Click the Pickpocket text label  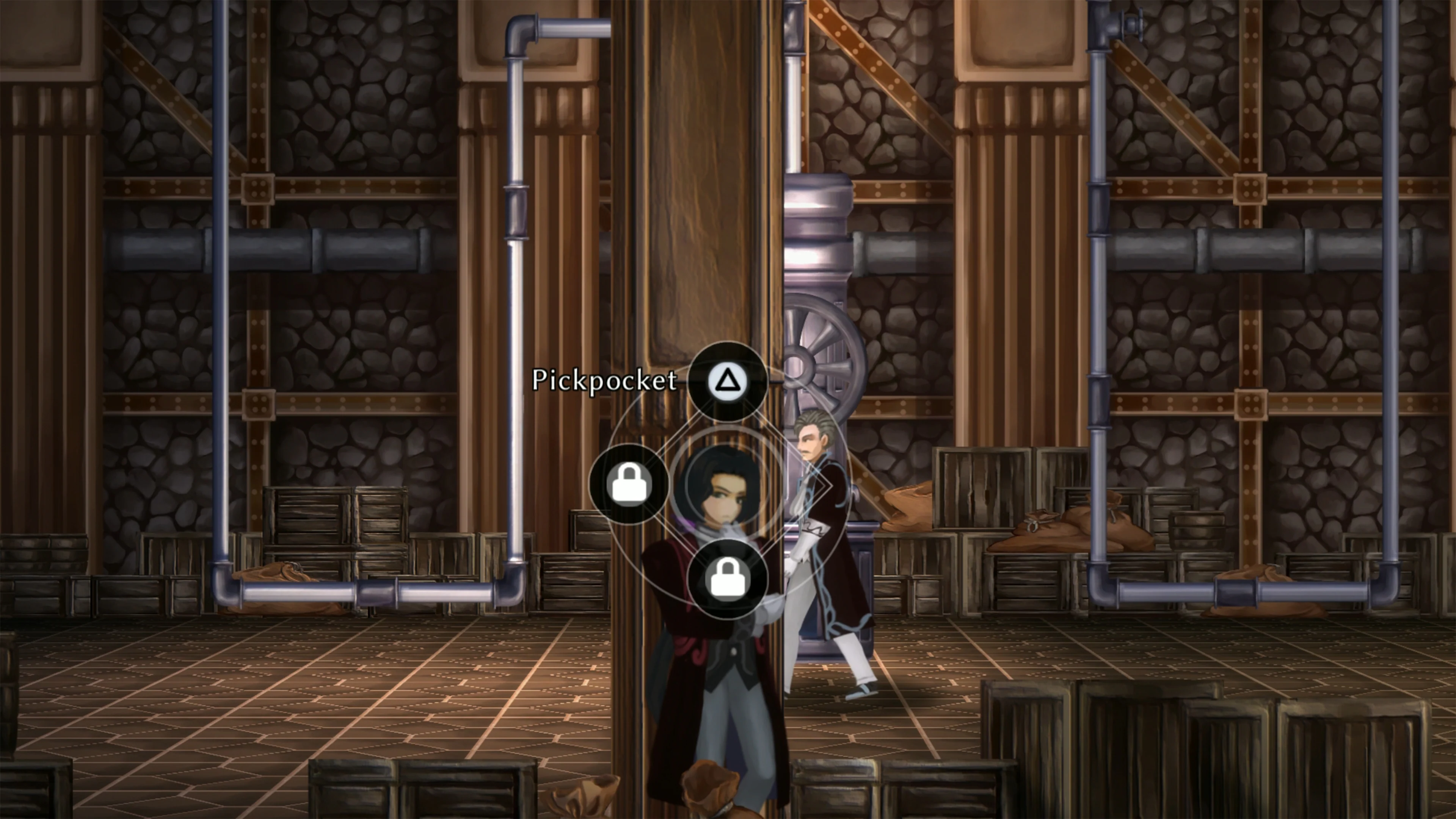(x=605, y=381)
